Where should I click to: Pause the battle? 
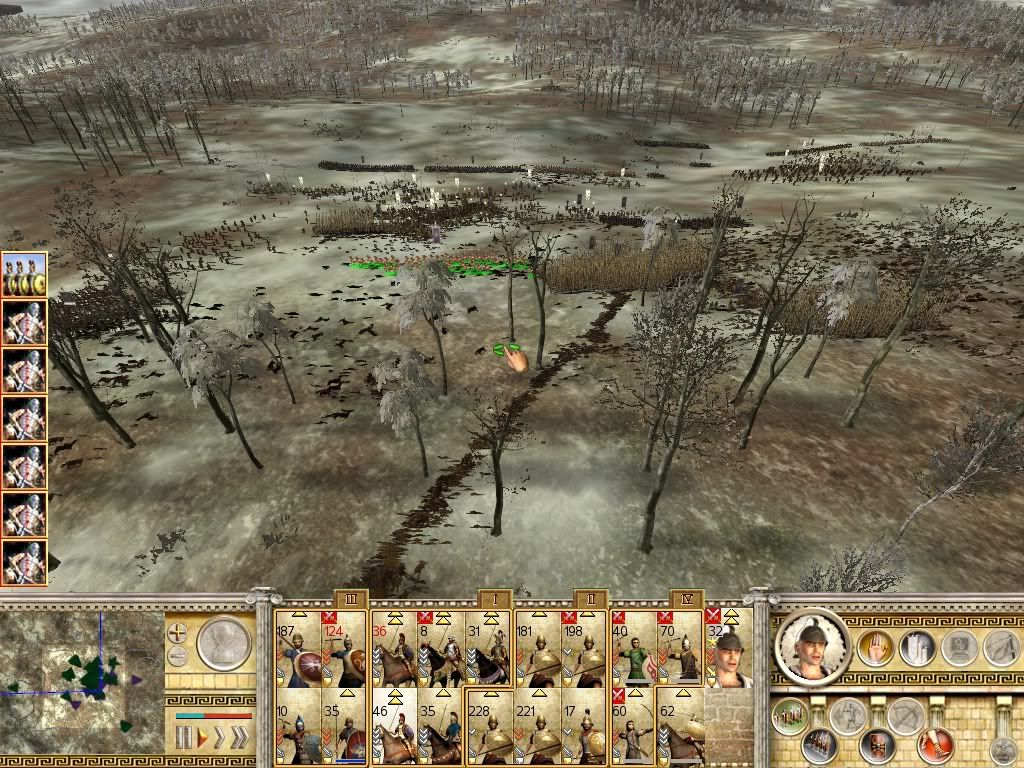click(183, 739)
